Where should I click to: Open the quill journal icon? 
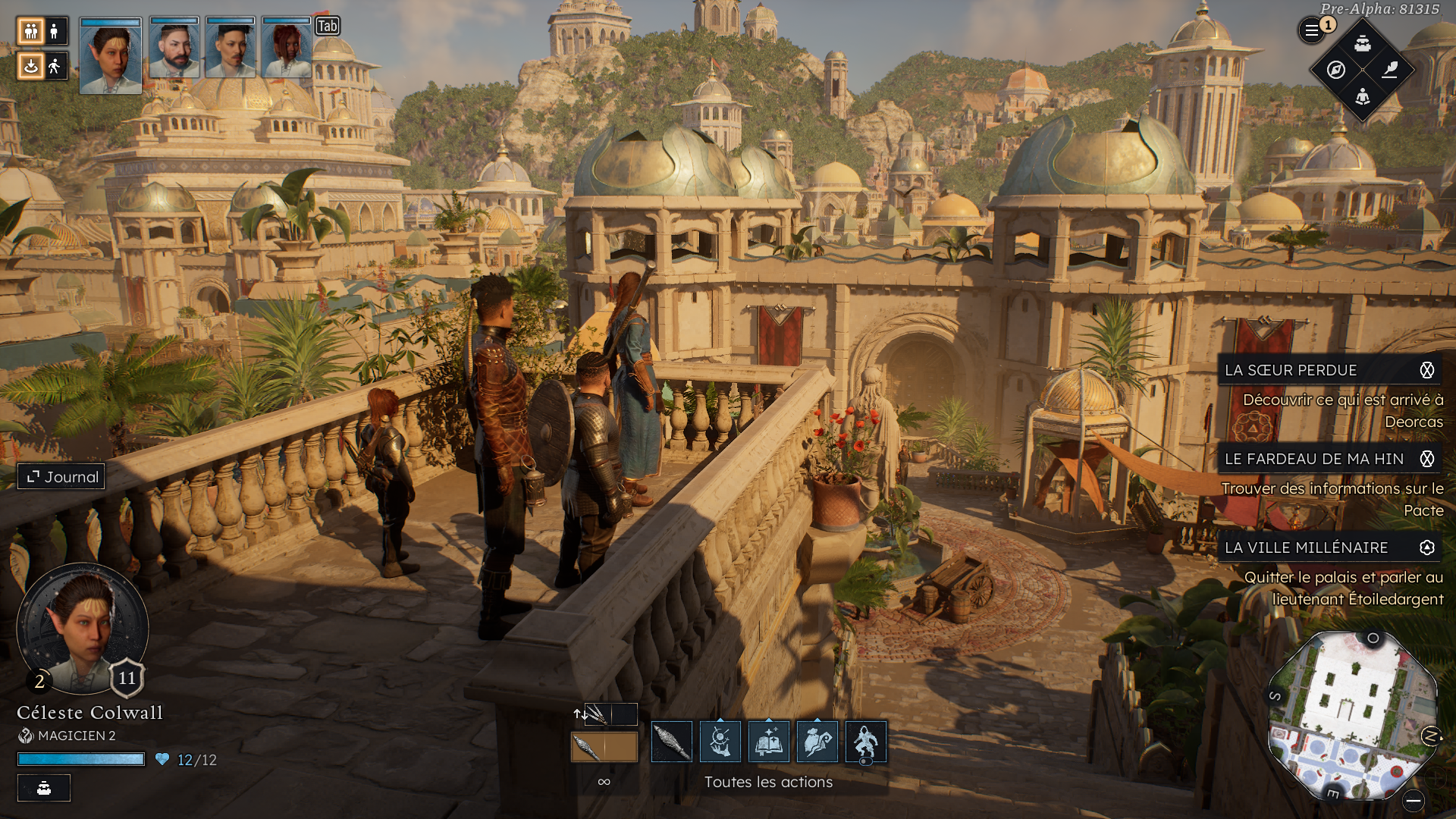tap(1390, 71)
